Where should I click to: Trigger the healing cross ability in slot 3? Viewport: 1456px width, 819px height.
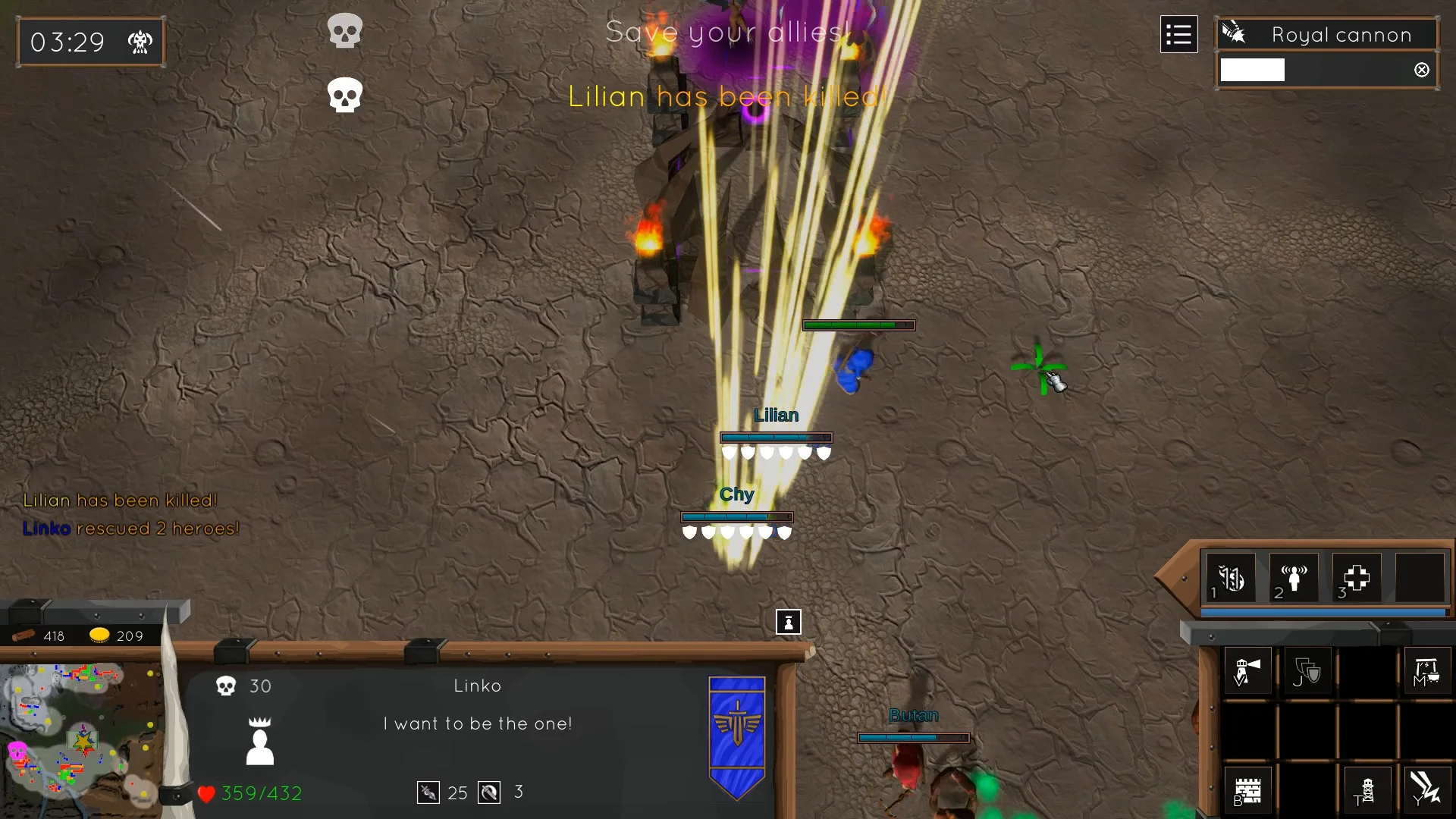pos(1357,579)
